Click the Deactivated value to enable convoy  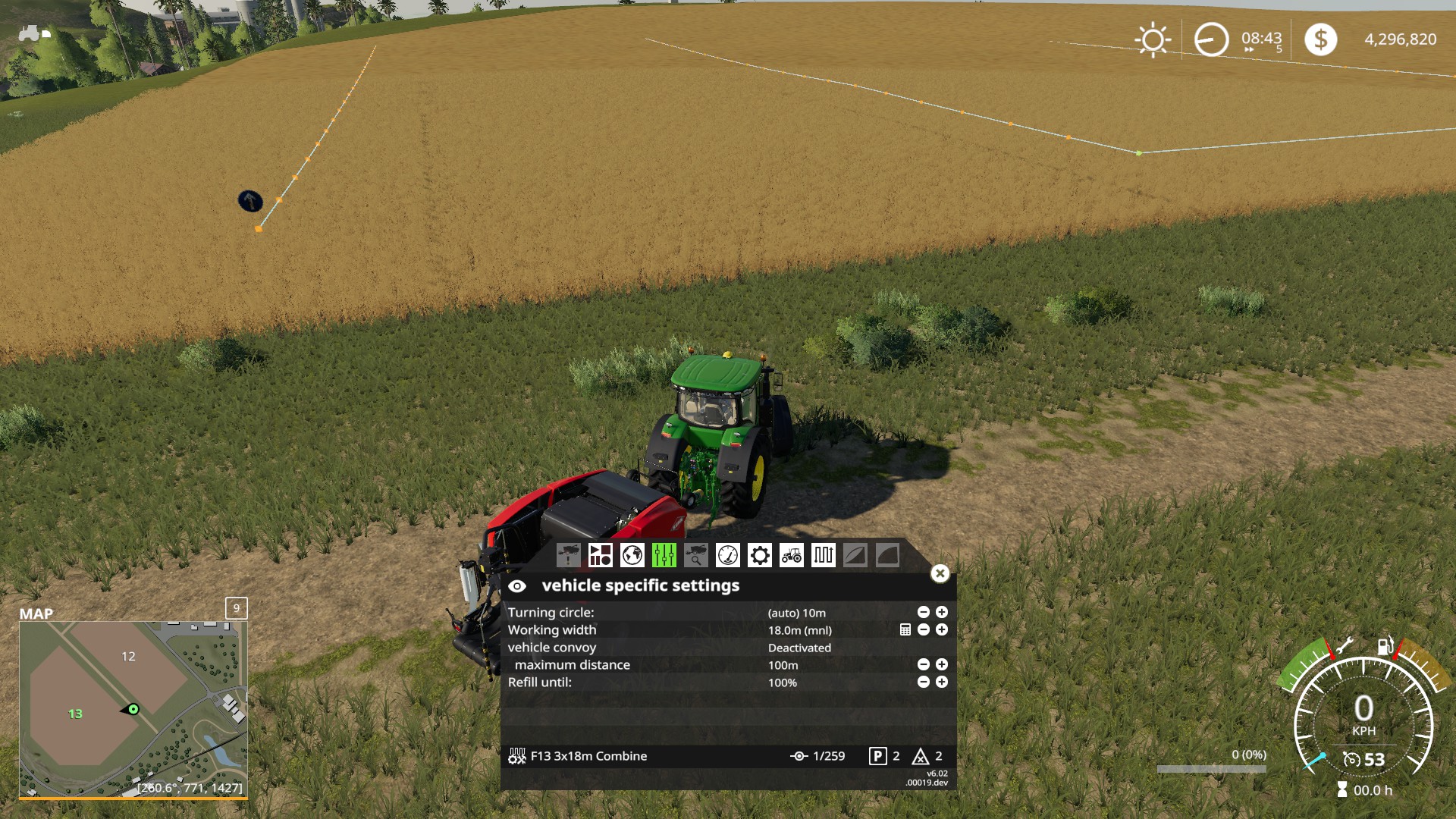(x=799, y=648)
